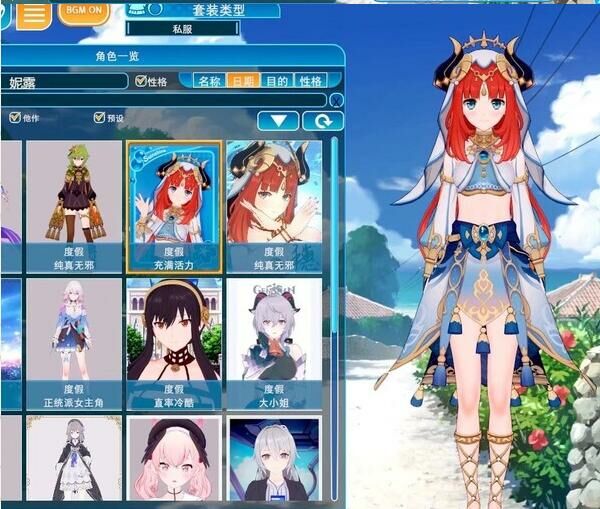Choose the pink-haired character with black beret
Screen dimensions: 600x509
173,460
